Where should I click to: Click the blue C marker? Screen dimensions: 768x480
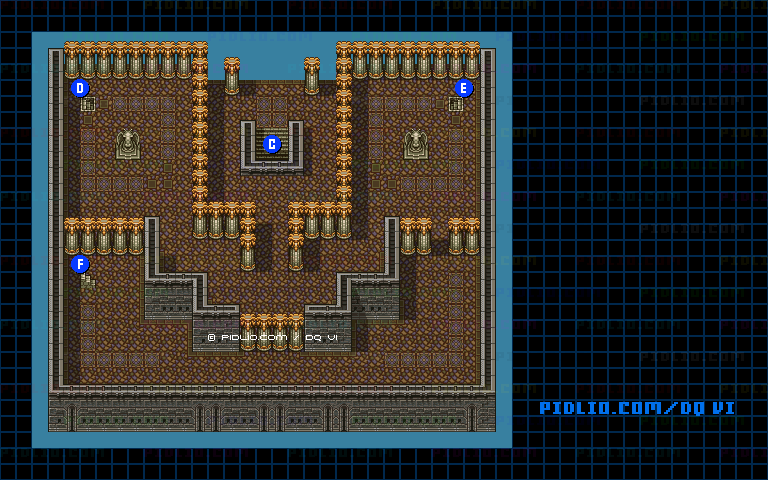pyautogui.click(x=272, y=144)
